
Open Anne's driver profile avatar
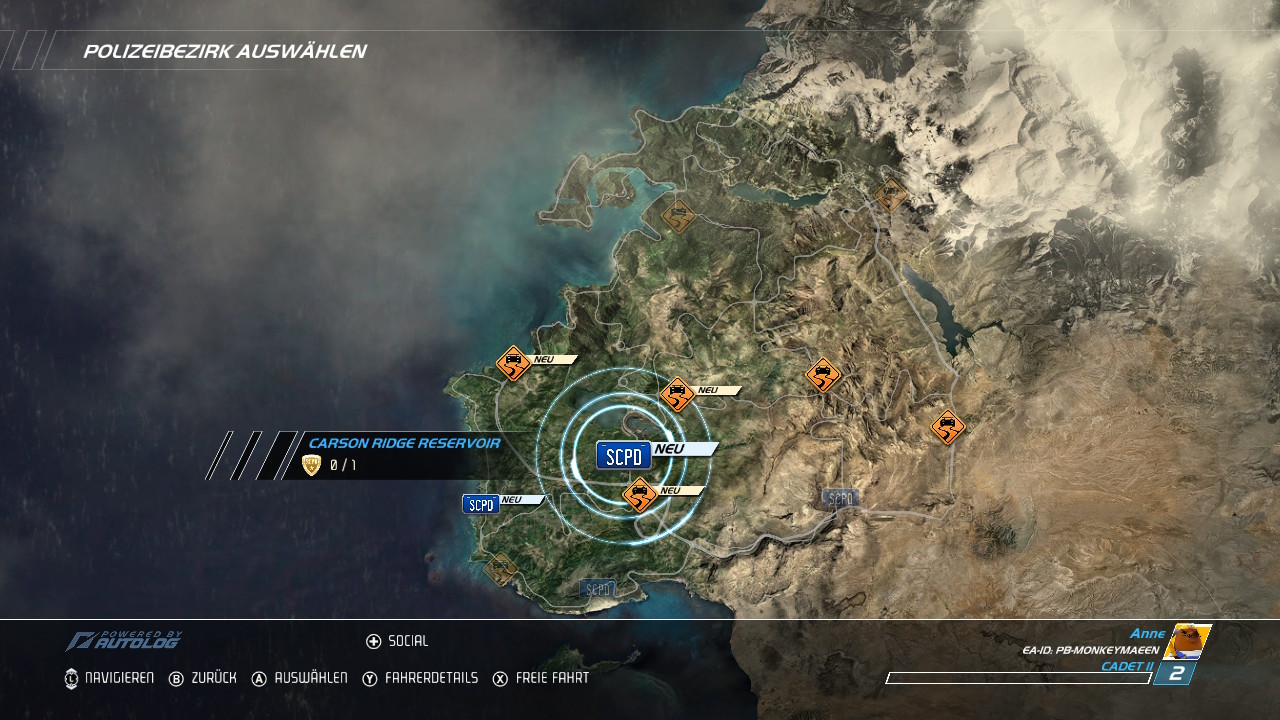tap(1187, 642)
